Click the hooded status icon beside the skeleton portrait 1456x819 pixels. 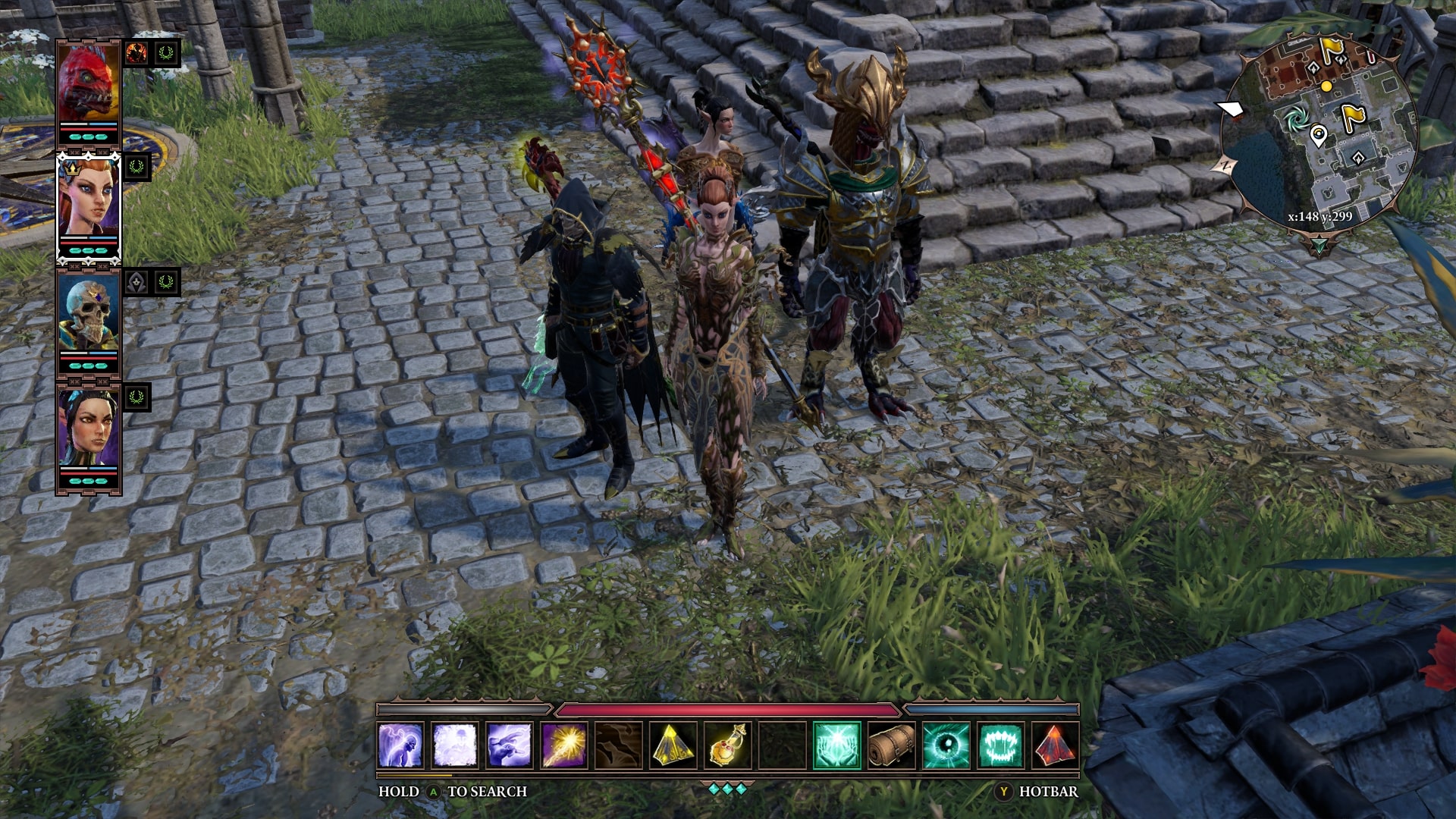[136, 284]
